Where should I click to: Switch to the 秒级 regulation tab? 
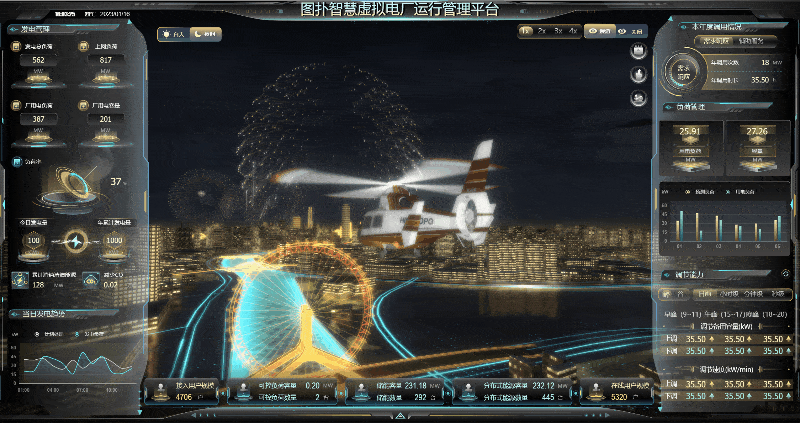click(x=779, y=295)
